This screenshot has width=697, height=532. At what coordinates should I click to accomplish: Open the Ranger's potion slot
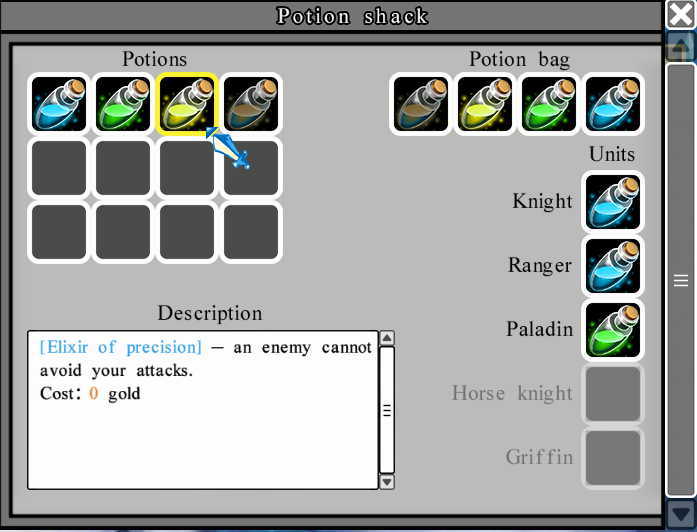[613, 265]
